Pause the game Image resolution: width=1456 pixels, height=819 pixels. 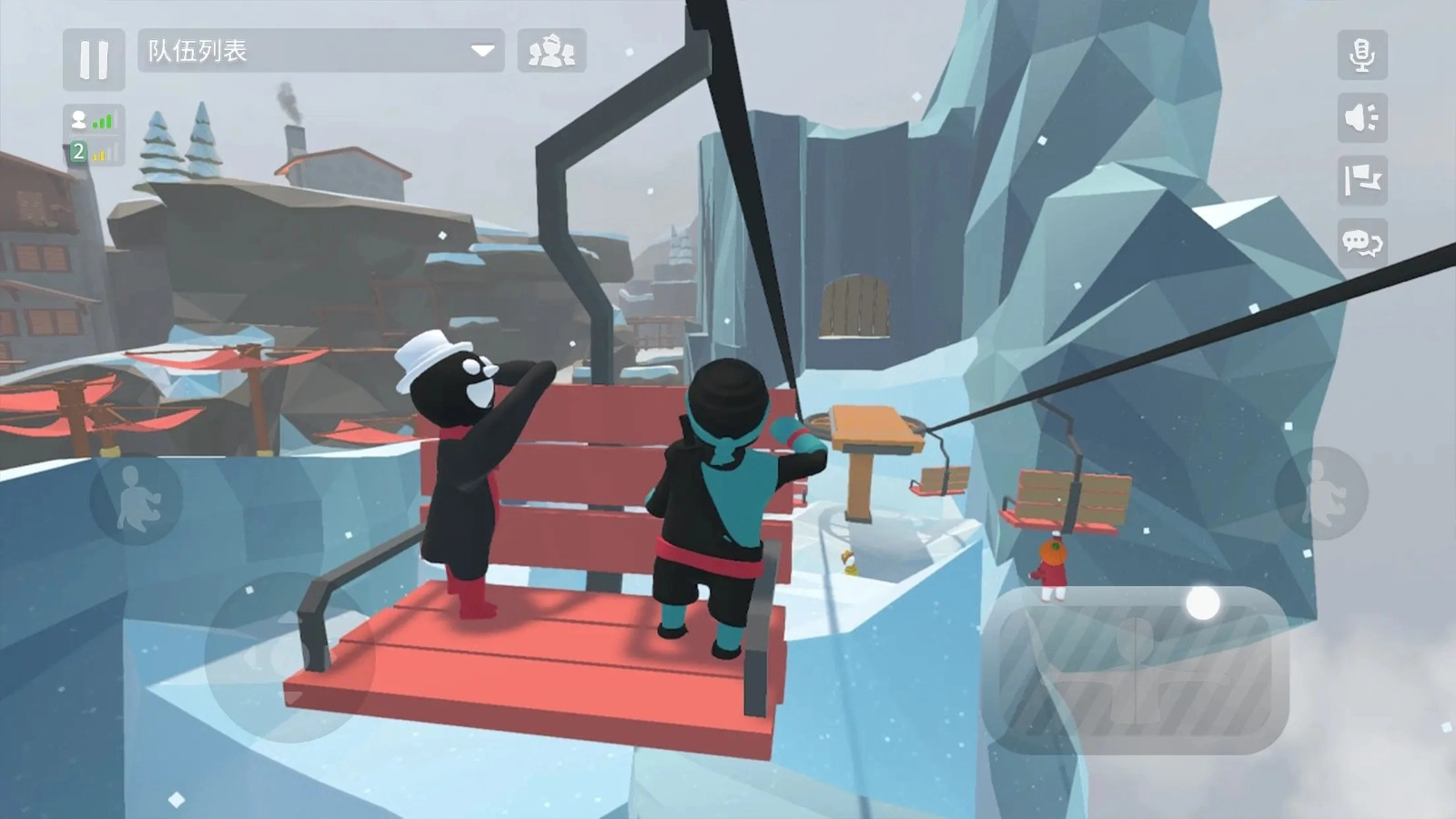coord(94,56)
